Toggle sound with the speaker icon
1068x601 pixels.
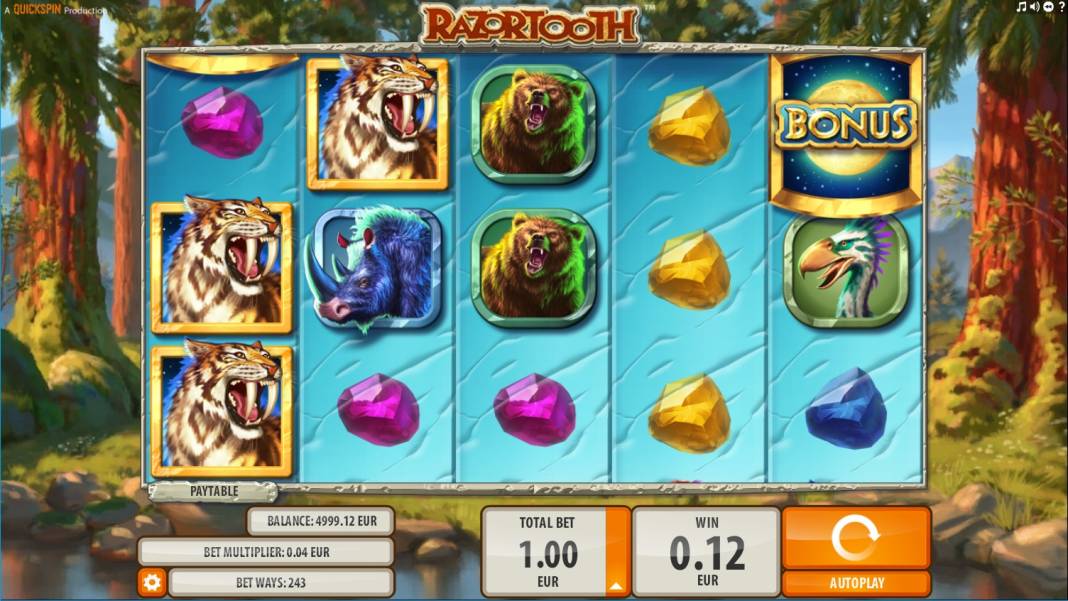tap(1035, 8)
